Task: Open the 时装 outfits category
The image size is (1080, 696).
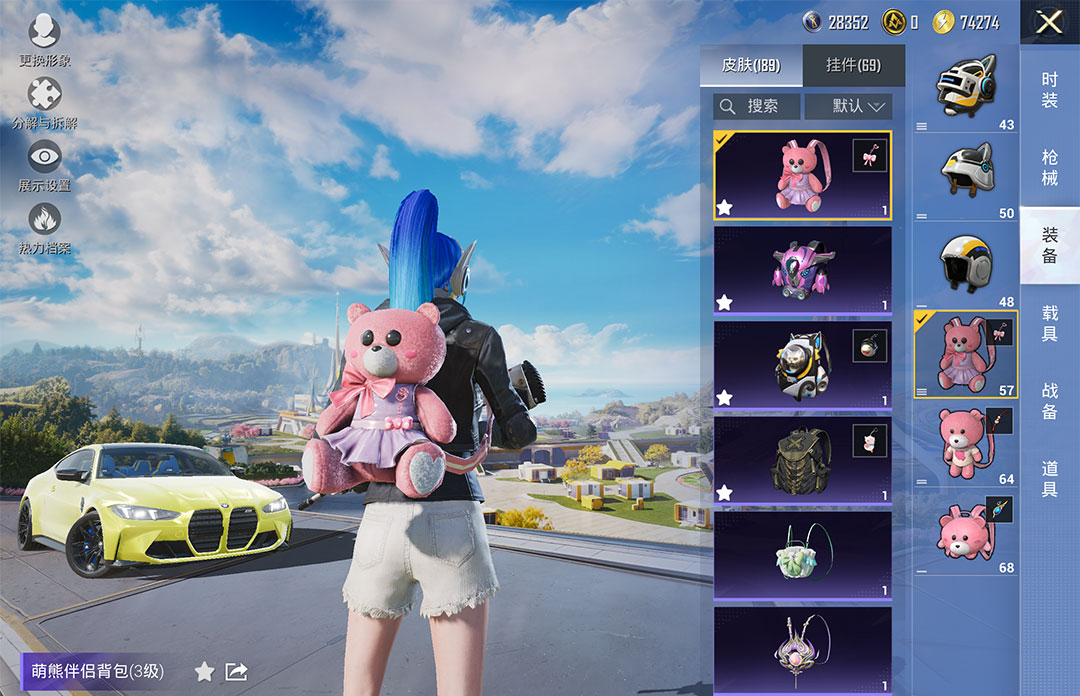Action: point(1049,90)
